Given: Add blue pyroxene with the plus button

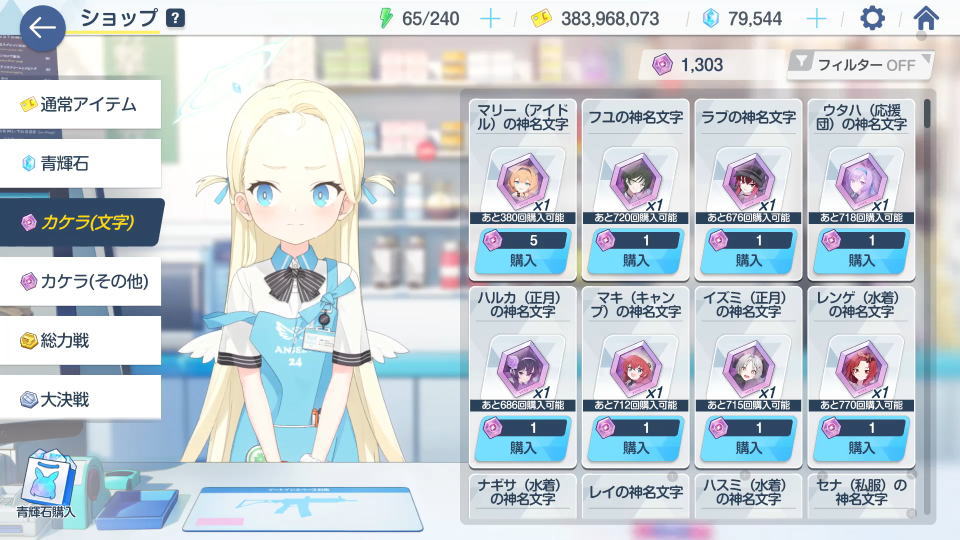Looking at the screenshot, I should click(x=817, y=18).
